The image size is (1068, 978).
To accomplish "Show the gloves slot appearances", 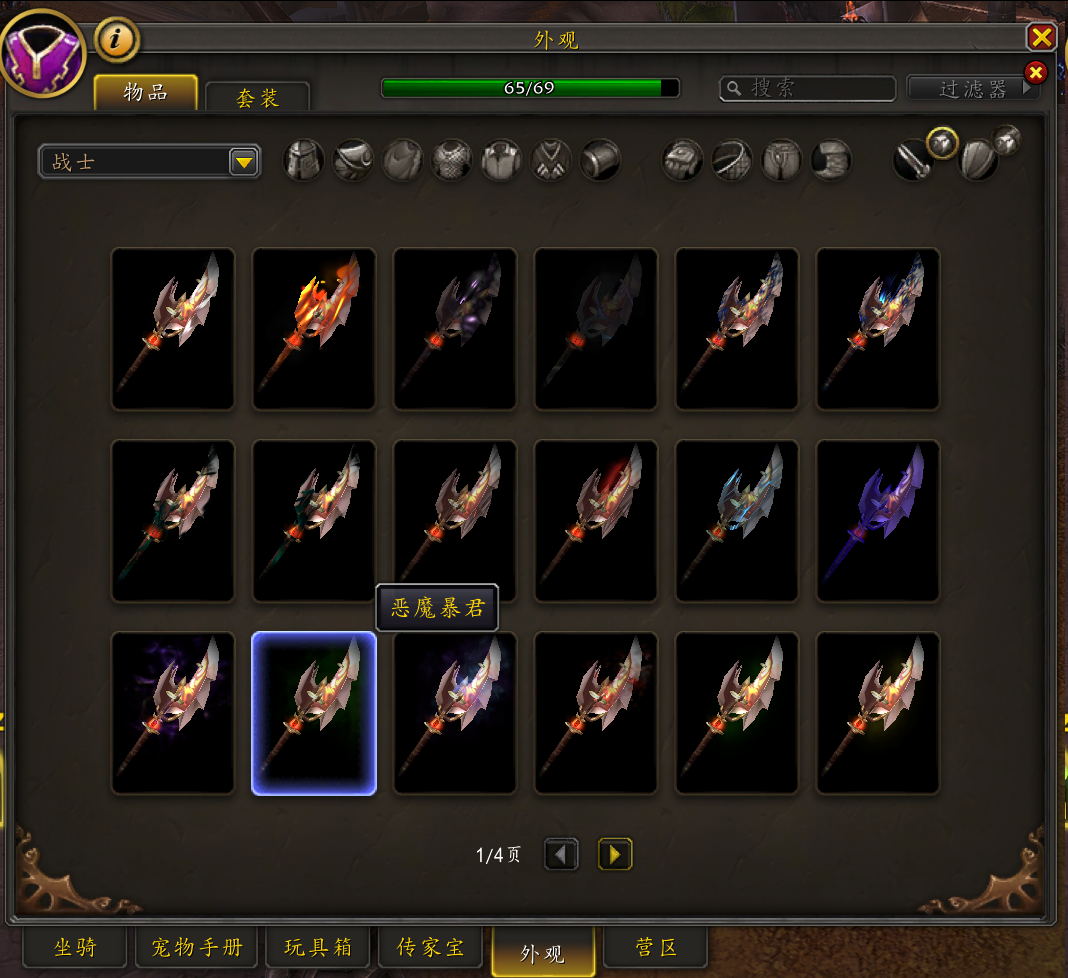I will click(x=684, y=160).
